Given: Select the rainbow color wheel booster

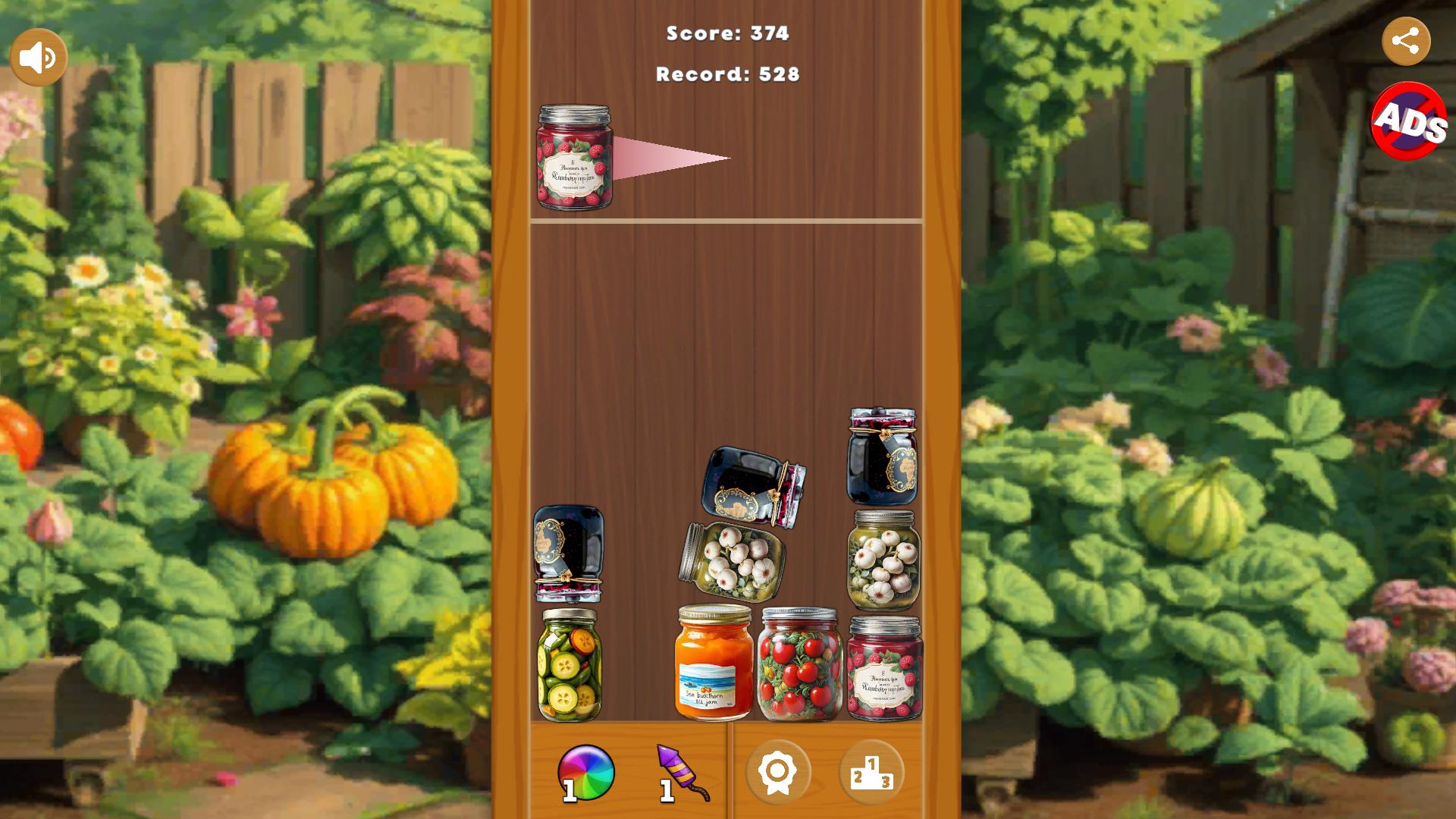Looking at the screenshot, I should tap(588, 772).
